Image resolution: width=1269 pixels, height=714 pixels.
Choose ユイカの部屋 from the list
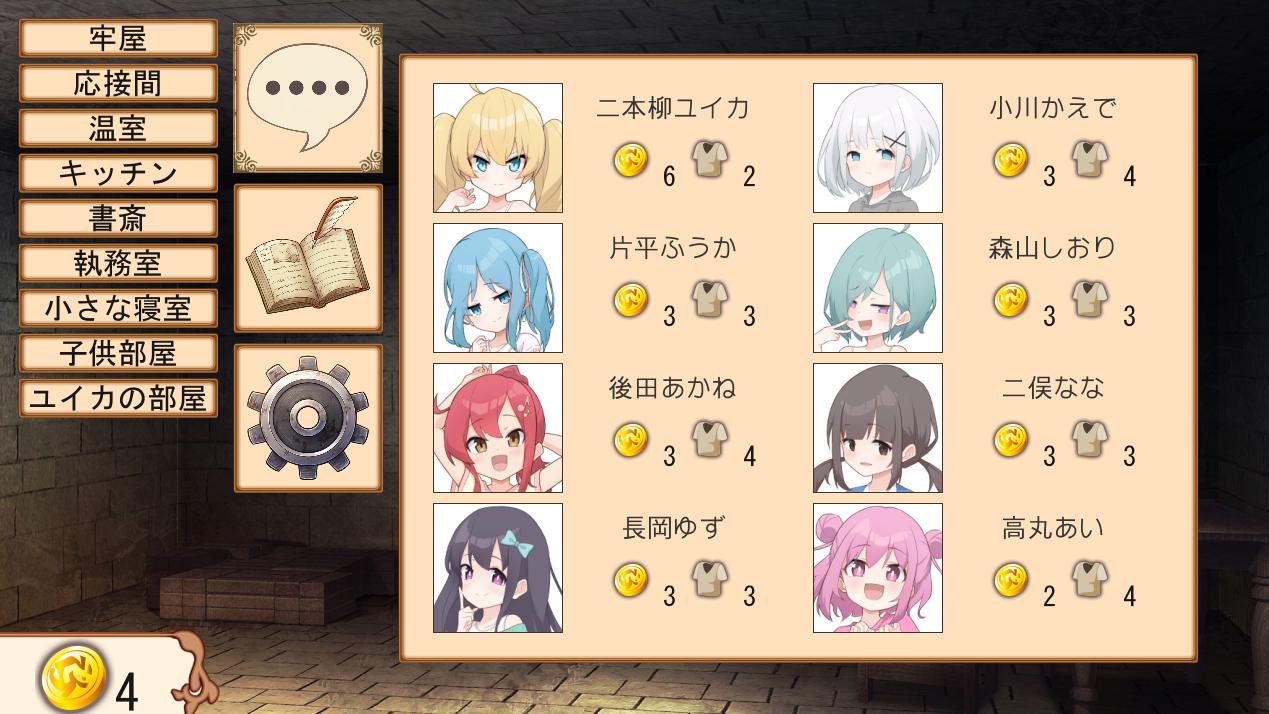point(118,398)
